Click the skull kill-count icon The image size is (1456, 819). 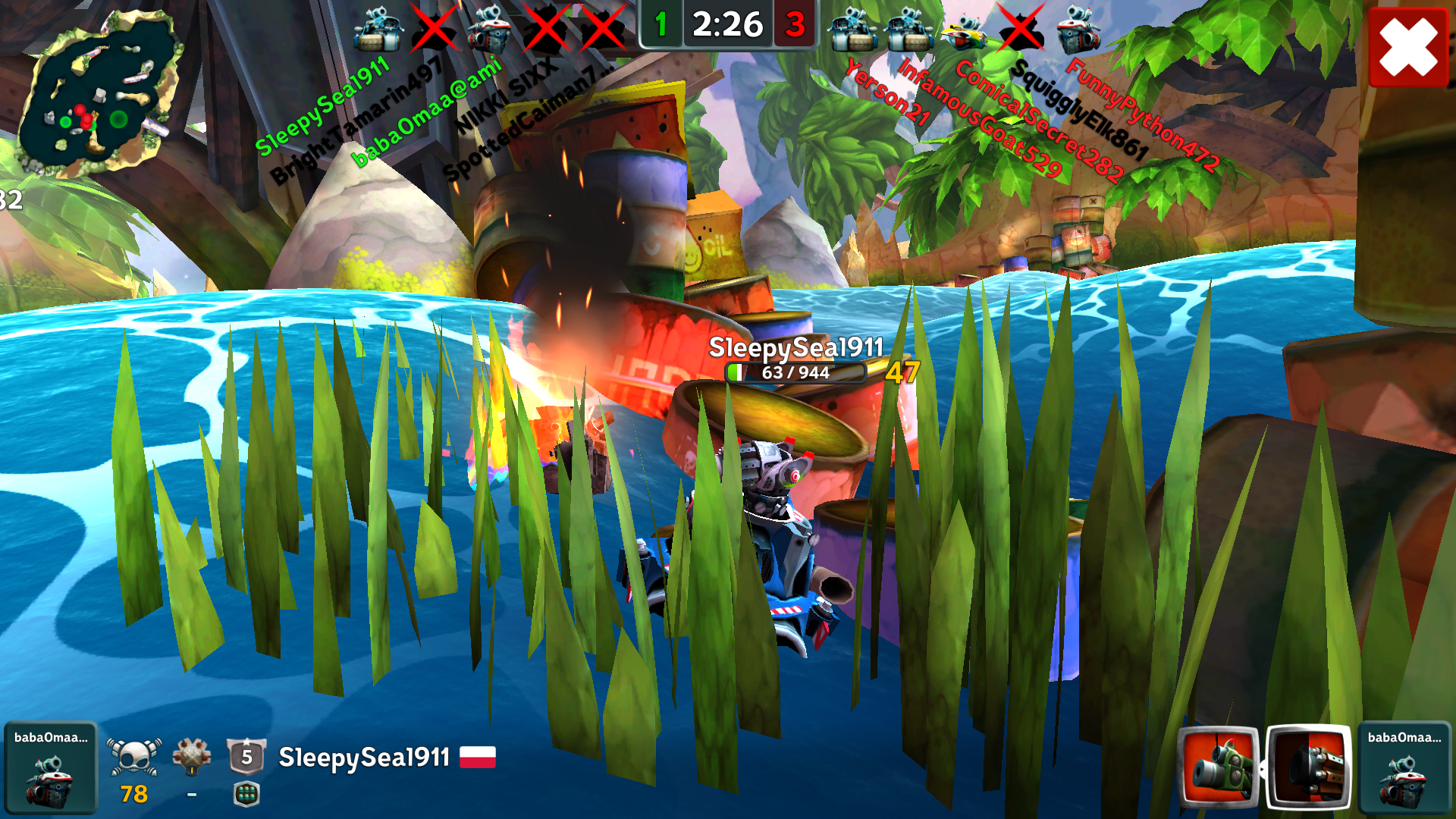click(x=134, y=756)
